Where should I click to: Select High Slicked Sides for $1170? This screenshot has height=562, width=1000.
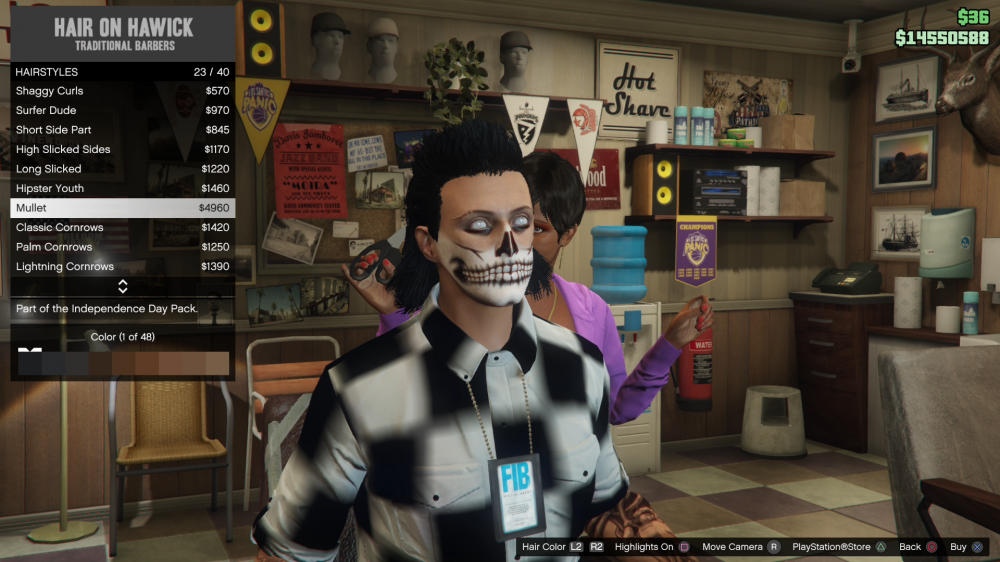(x=122, y=149)
